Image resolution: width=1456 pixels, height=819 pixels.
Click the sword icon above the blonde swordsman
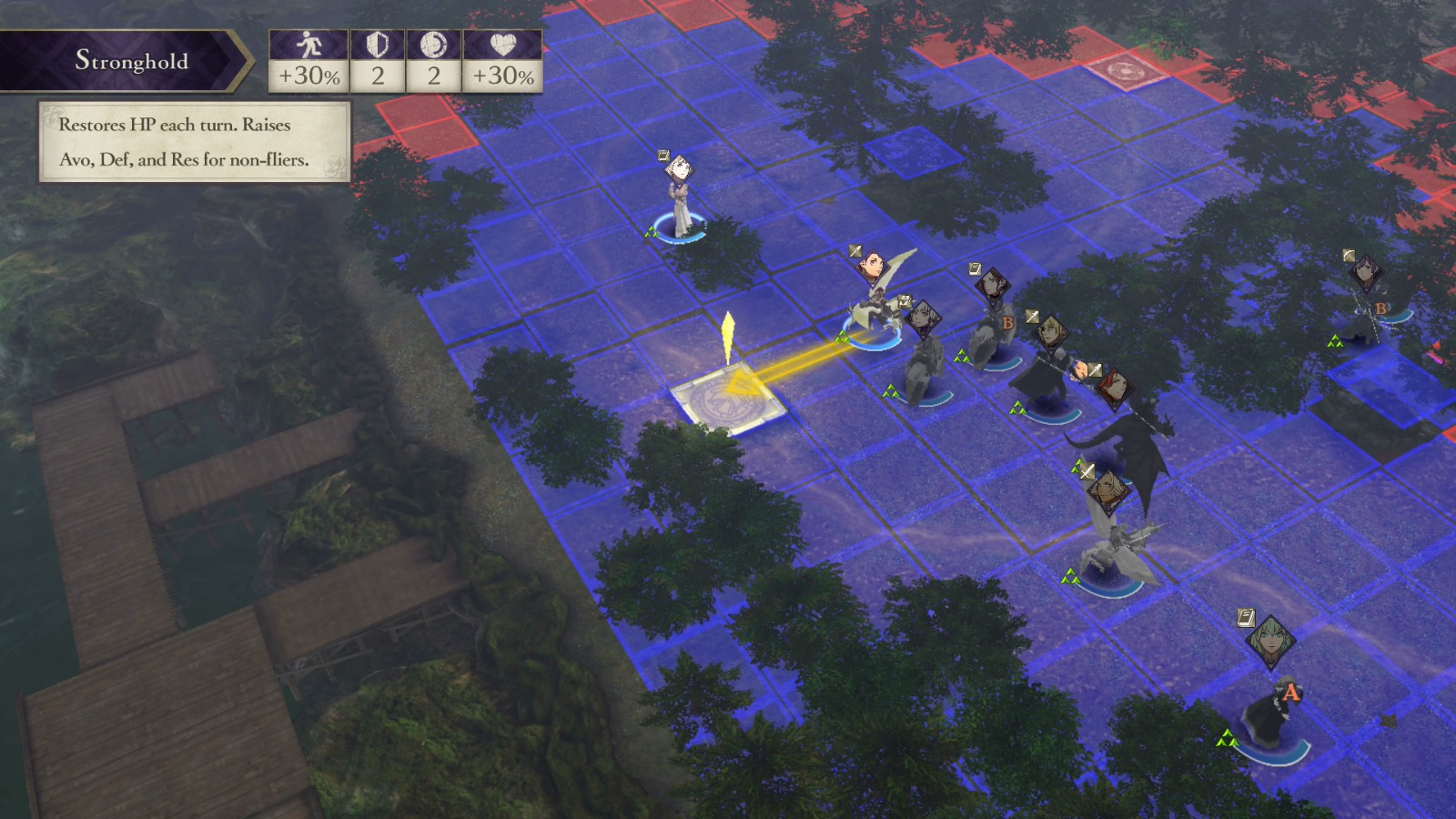[x=1031, y=317]
